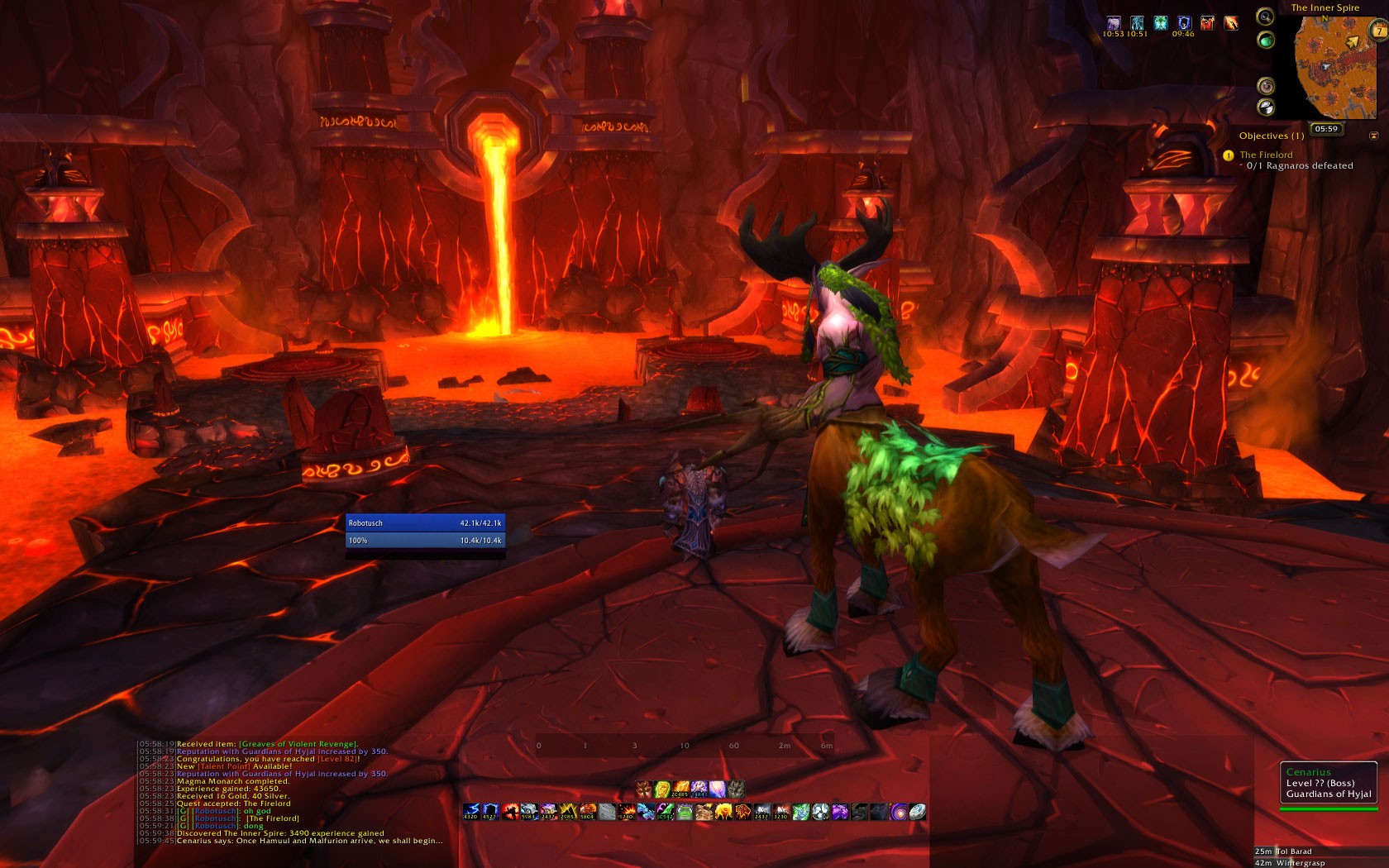The image size is (1389, 868).
Task: Click The Firelord quest link in guild chat
Action: pyautogui.click(x=273, y=818)
